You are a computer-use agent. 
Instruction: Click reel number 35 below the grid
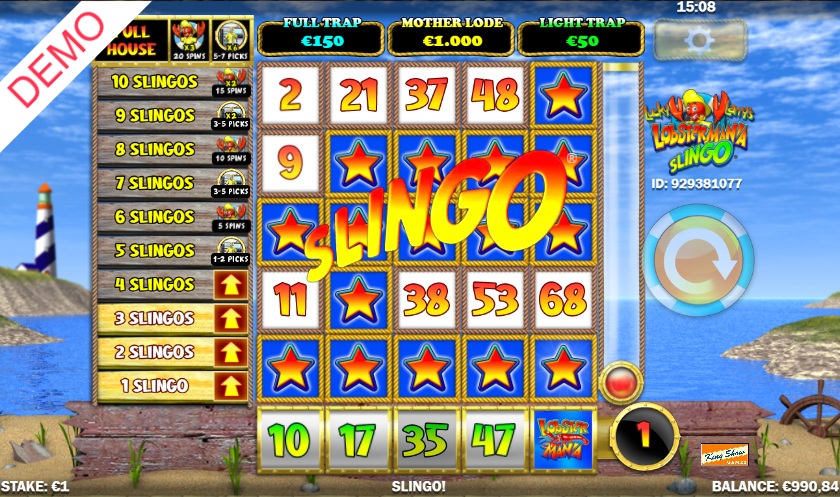point(427,438)
